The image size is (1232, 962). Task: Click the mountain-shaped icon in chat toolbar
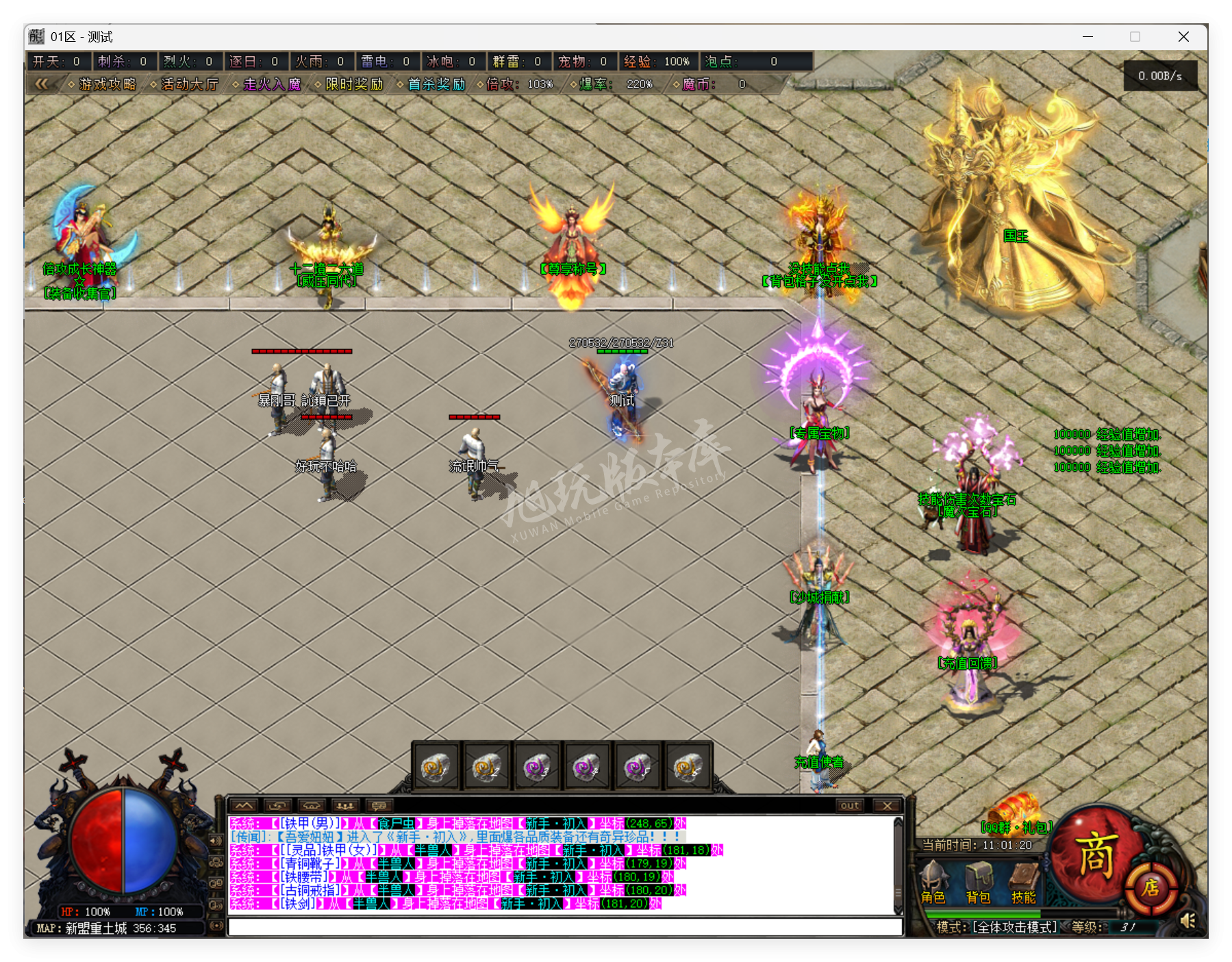click(244, 806)
